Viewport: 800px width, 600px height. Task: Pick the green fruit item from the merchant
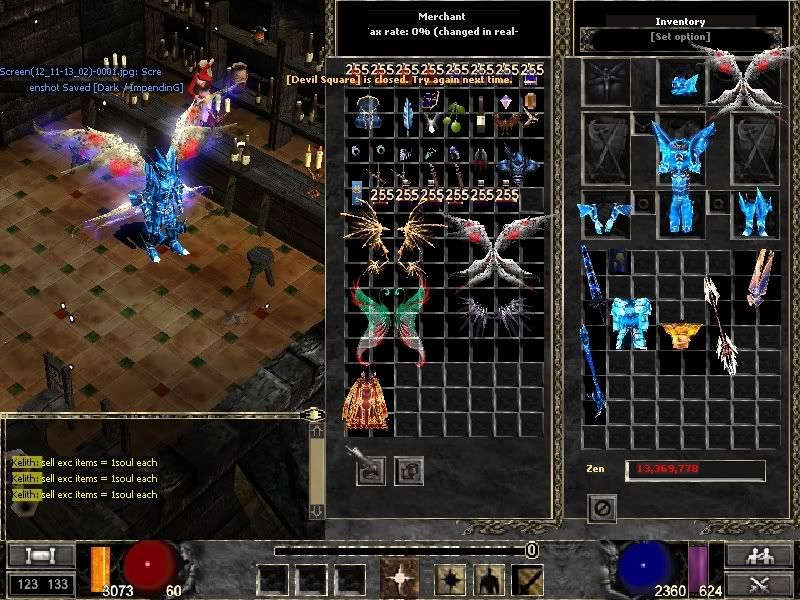[456, 120]
